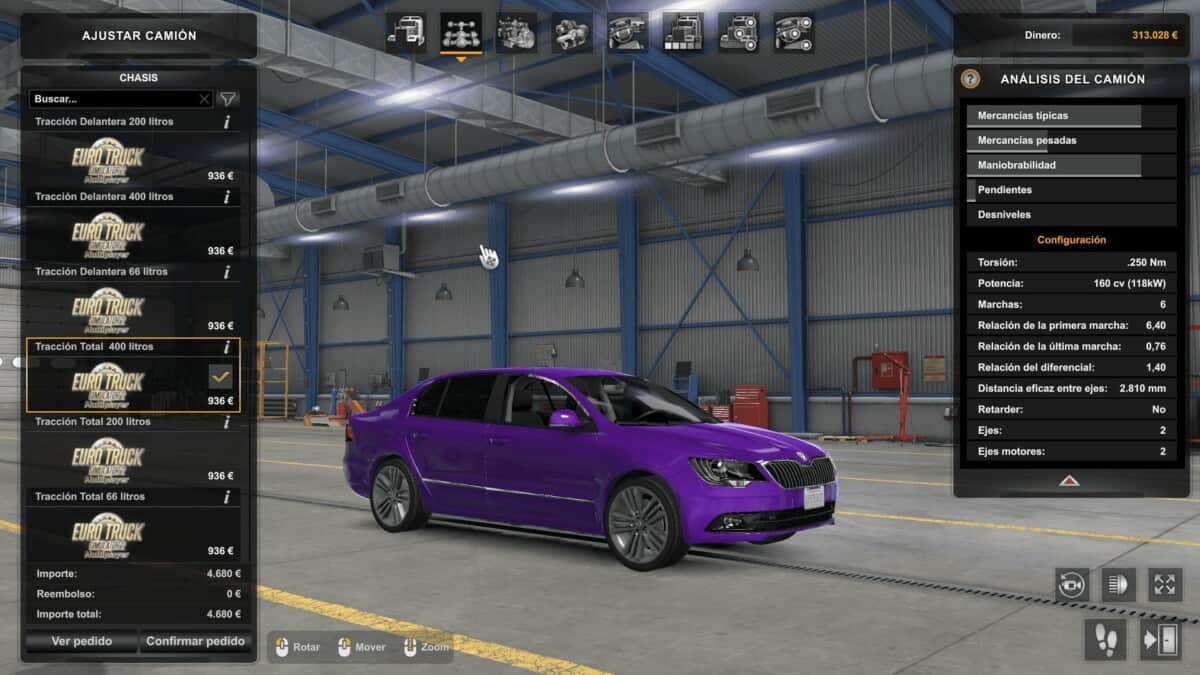Viewport: 1200px width, 675px height.
Task: Open the engine category tab
Action: (516, 33)
